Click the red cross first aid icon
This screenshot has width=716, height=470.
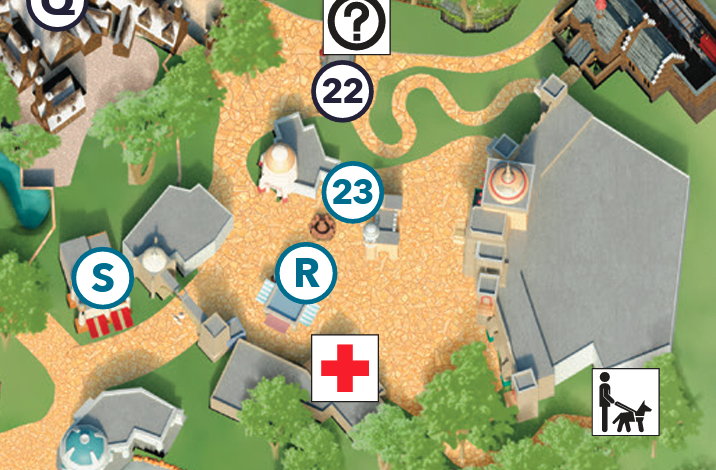point(345,368)
